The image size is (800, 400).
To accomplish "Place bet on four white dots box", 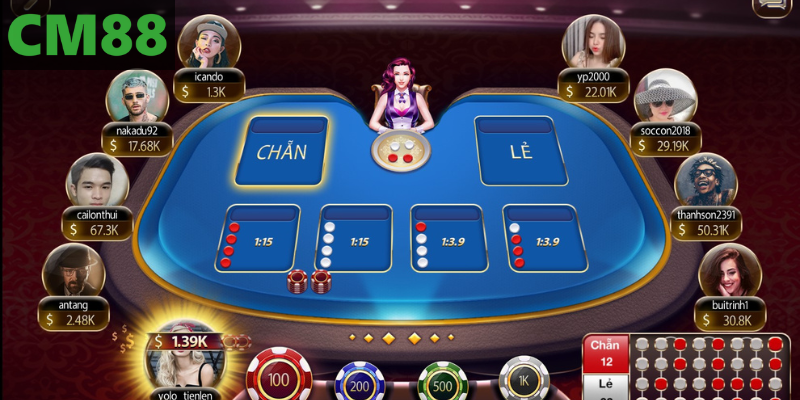I will click(x=354, y=239).
